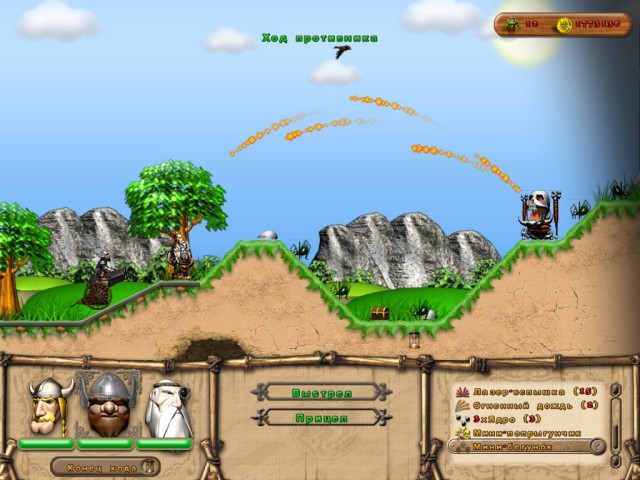640x480 pixels.
Task: Open help for the Мини-бегунок weapon
Action: [597, 446]
